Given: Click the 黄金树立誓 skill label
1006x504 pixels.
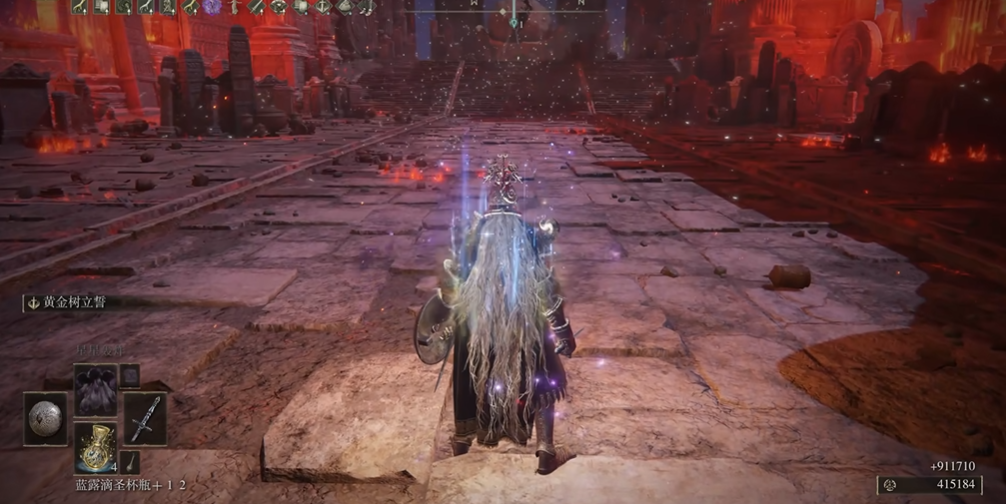Looking at the screenshot, I should click(x=72, y=302).
